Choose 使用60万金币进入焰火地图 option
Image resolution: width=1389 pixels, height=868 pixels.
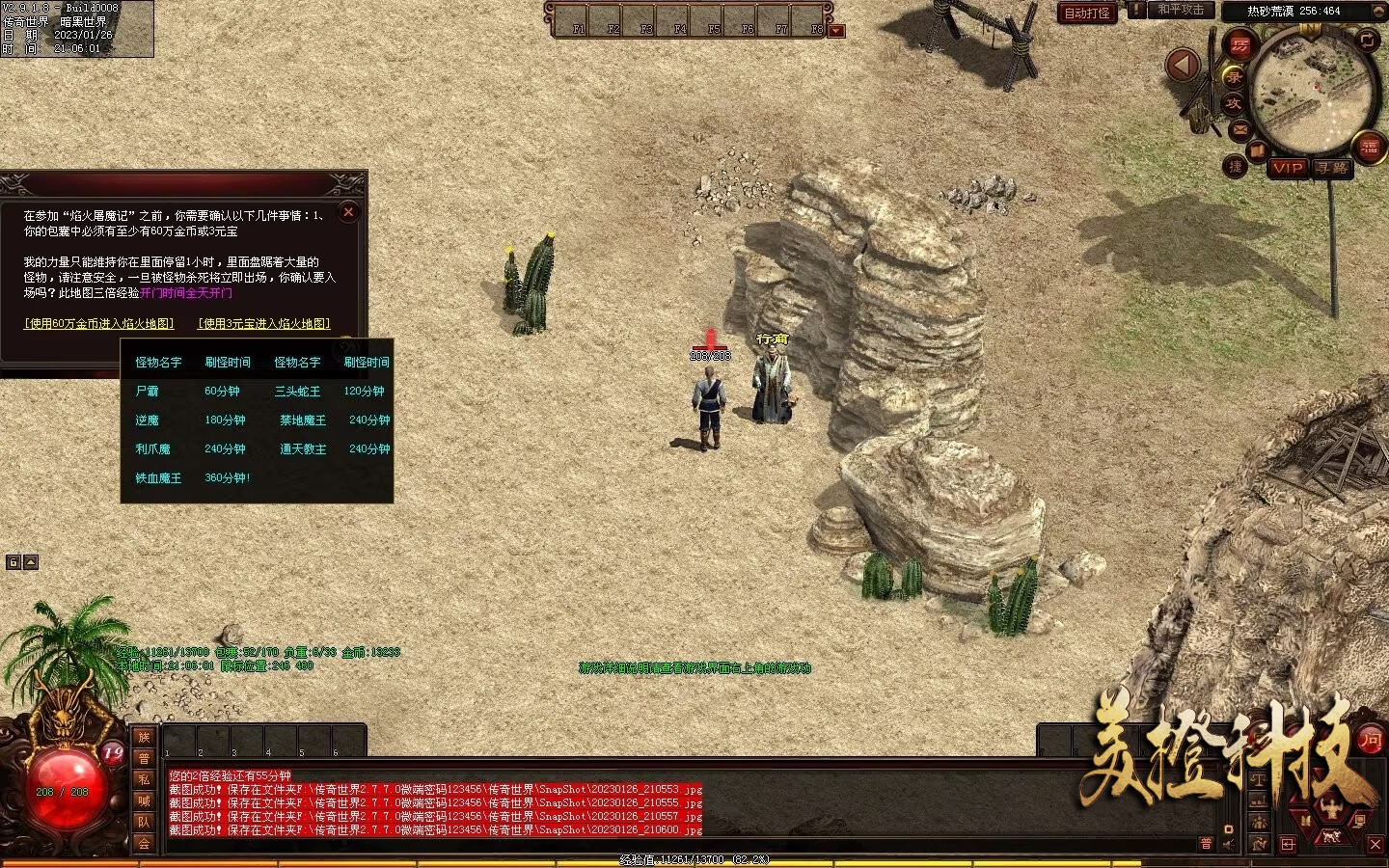point(99,324)
